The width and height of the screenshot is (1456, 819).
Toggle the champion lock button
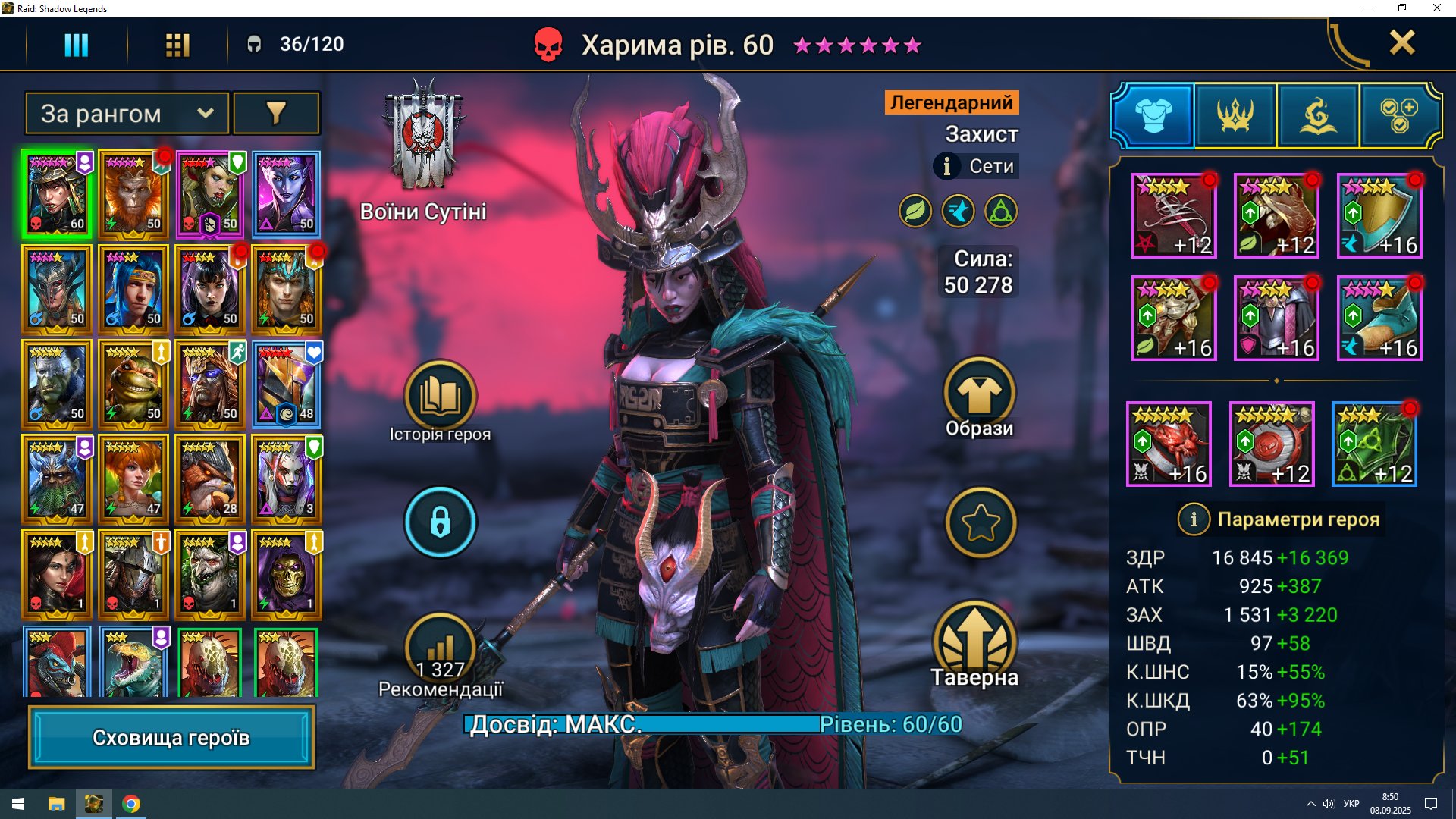(x=440, y=522)
